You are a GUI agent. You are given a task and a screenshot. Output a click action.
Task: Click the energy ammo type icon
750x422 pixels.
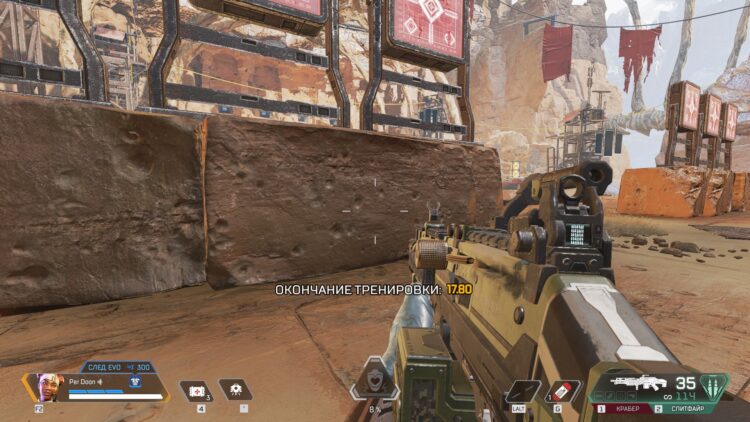tap(713, 386)
